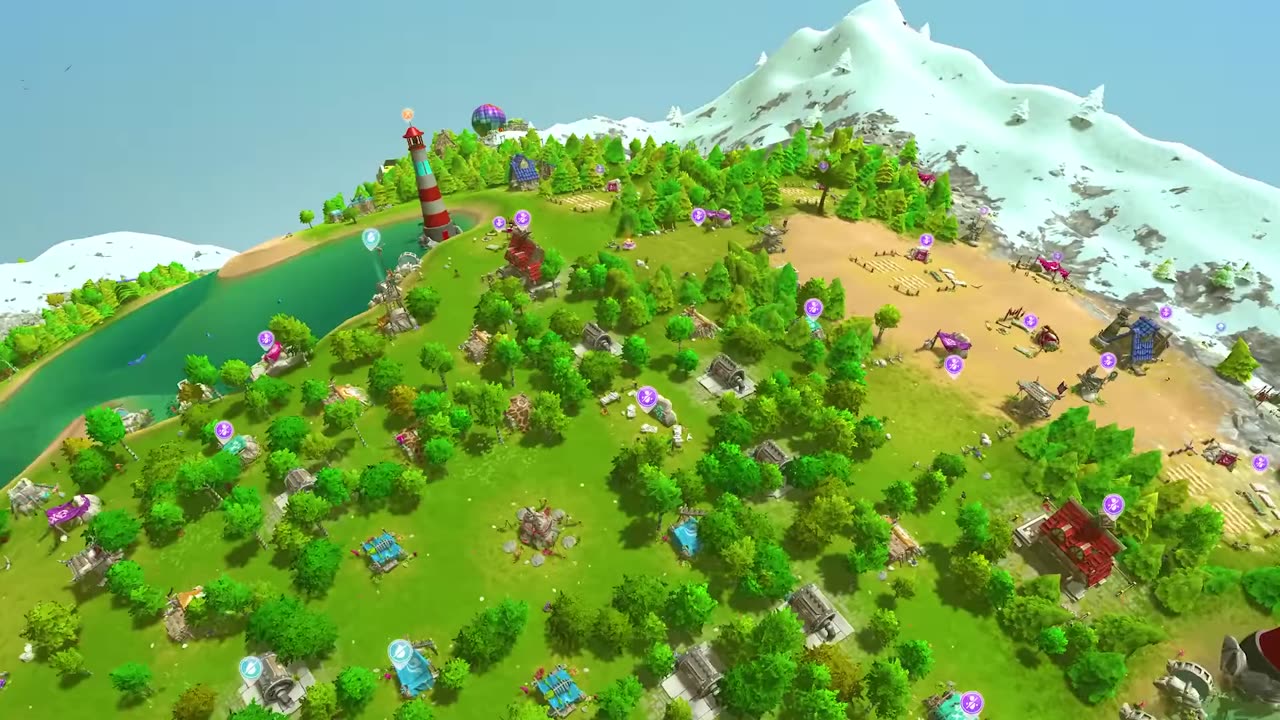Image resolution: width=1280 pixels, height=720 pixels.
Task: Select the purple pin beside the pink riverside building
Action: (266, 340)
